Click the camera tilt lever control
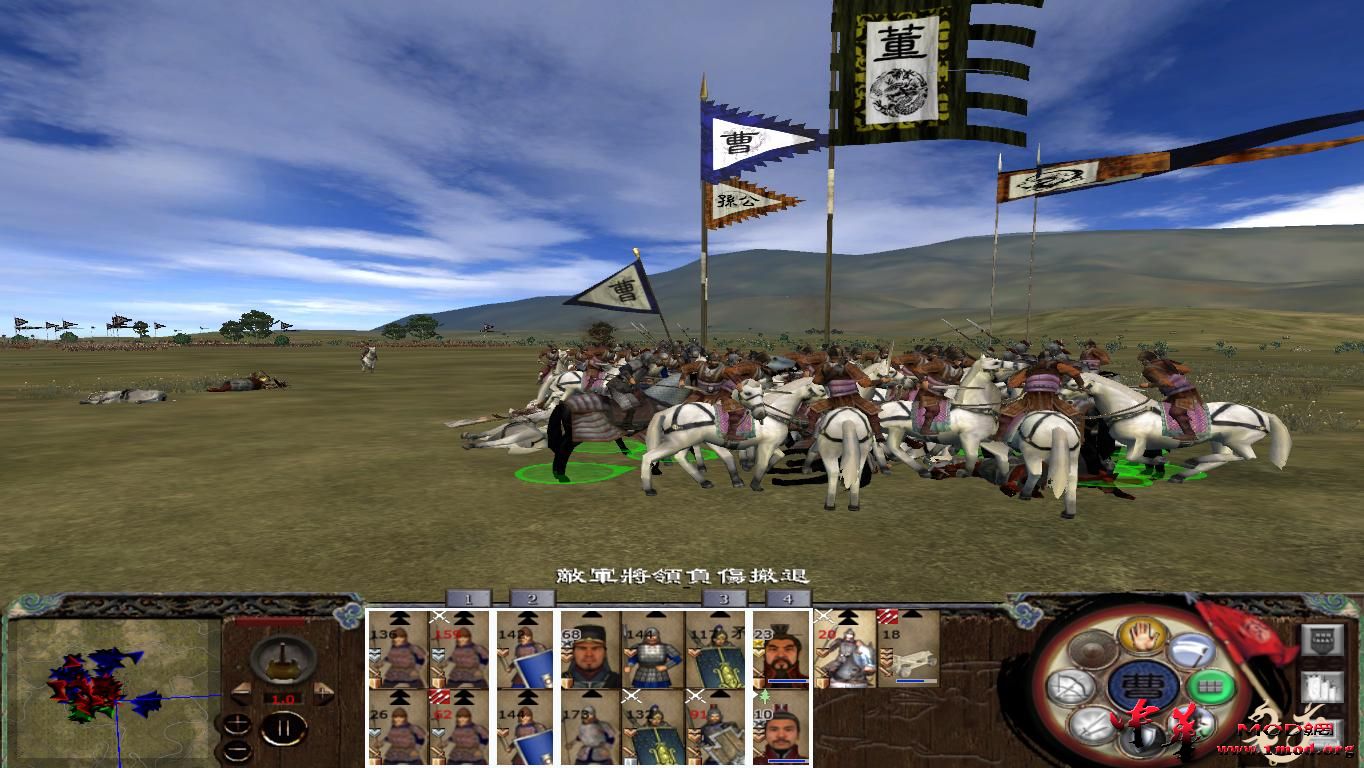The height and width of the screenshot is (768, 1364). click(x=282, y=661)
